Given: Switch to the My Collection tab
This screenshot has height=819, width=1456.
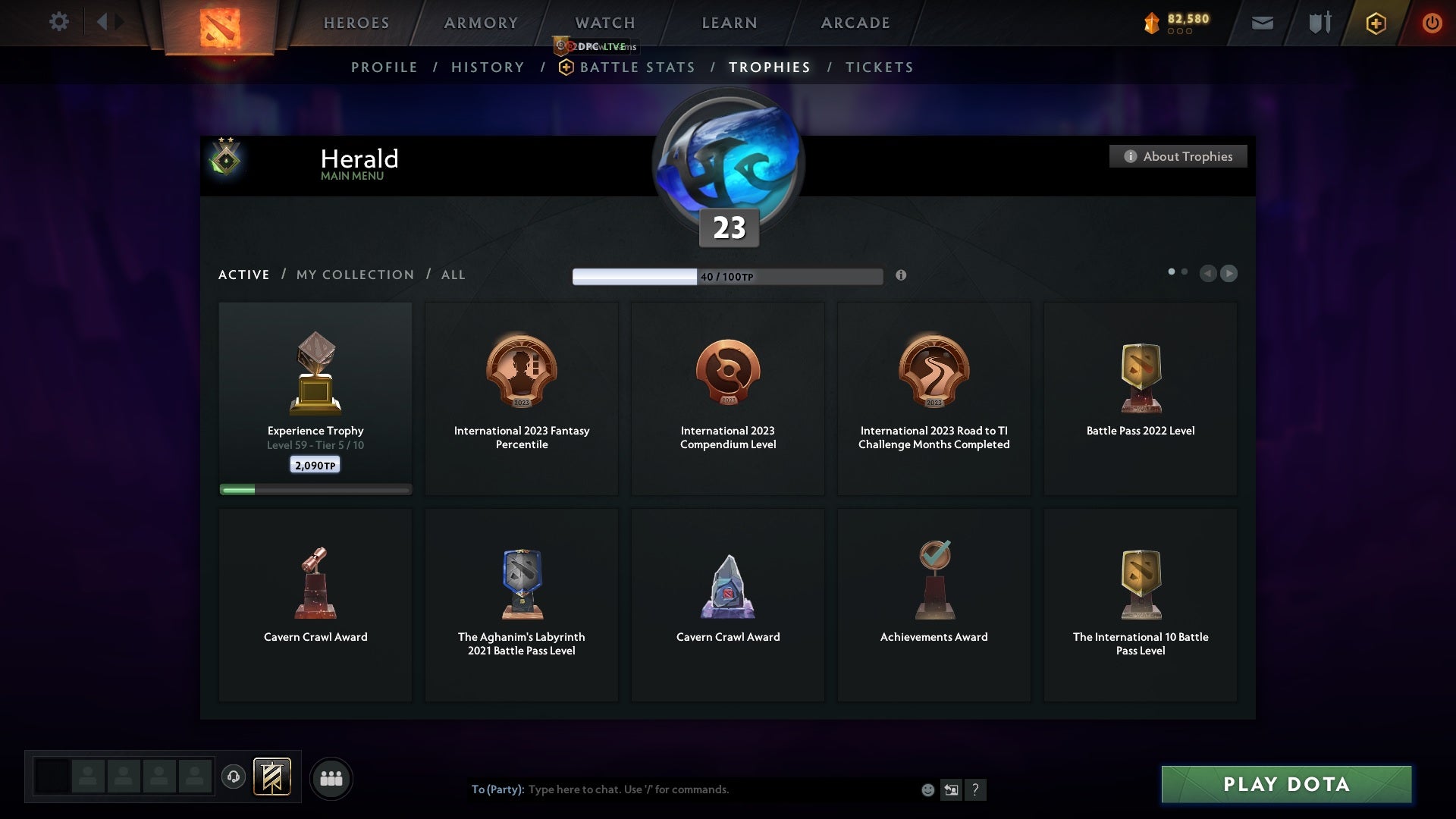Looking at the screenshot, I should 354,275.
